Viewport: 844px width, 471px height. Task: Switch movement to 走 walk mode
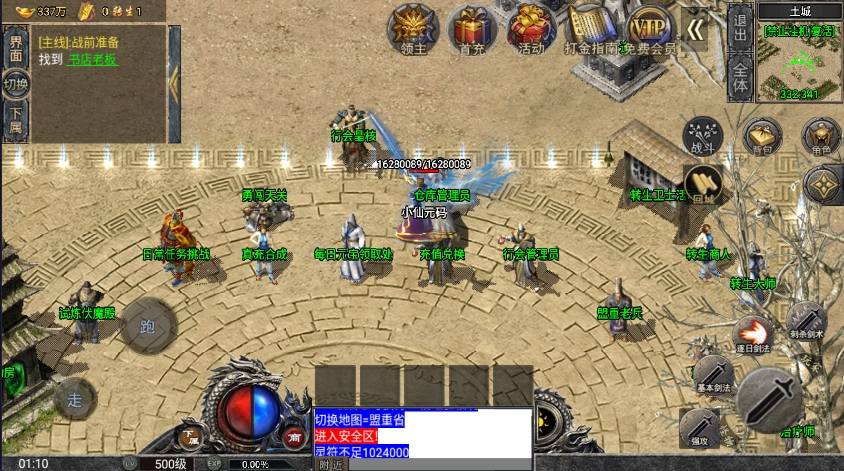click(75, 399)
